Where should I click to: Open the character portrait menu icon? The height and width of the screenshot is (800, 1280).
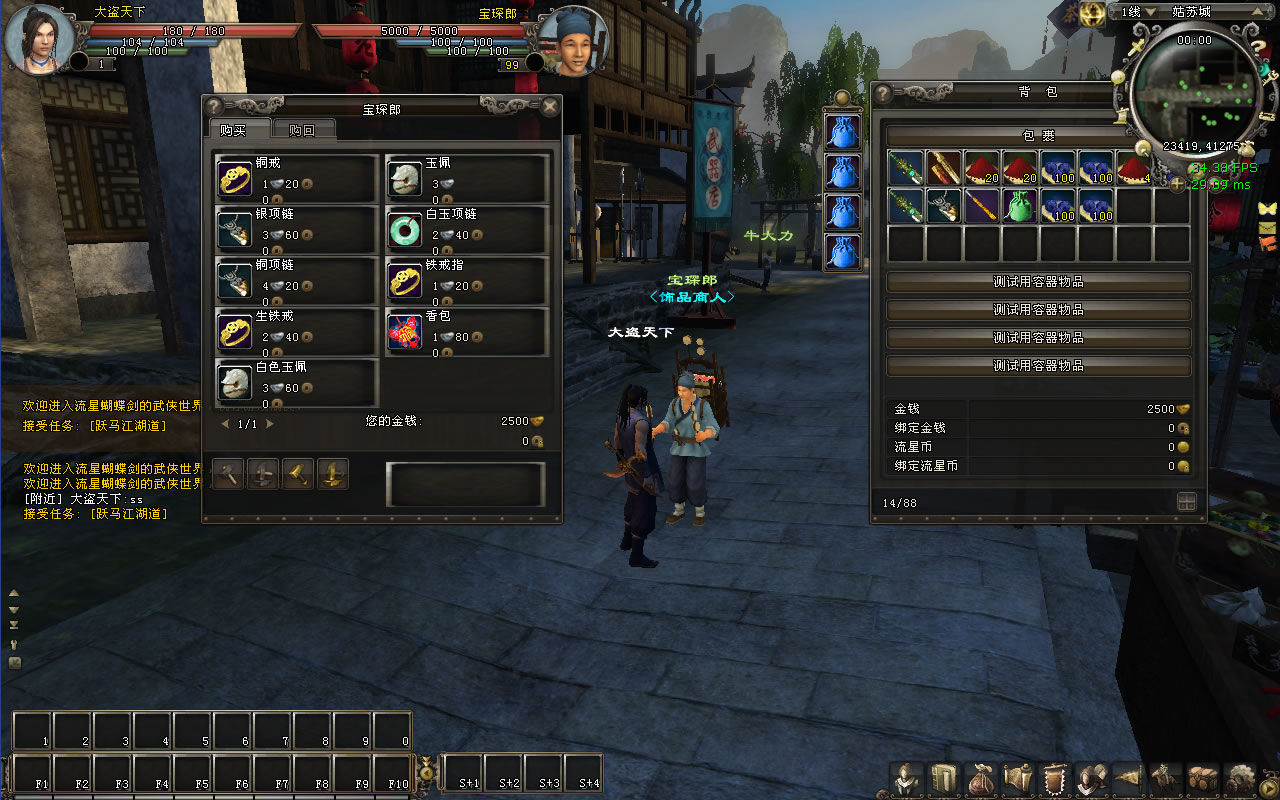[908, 778]
